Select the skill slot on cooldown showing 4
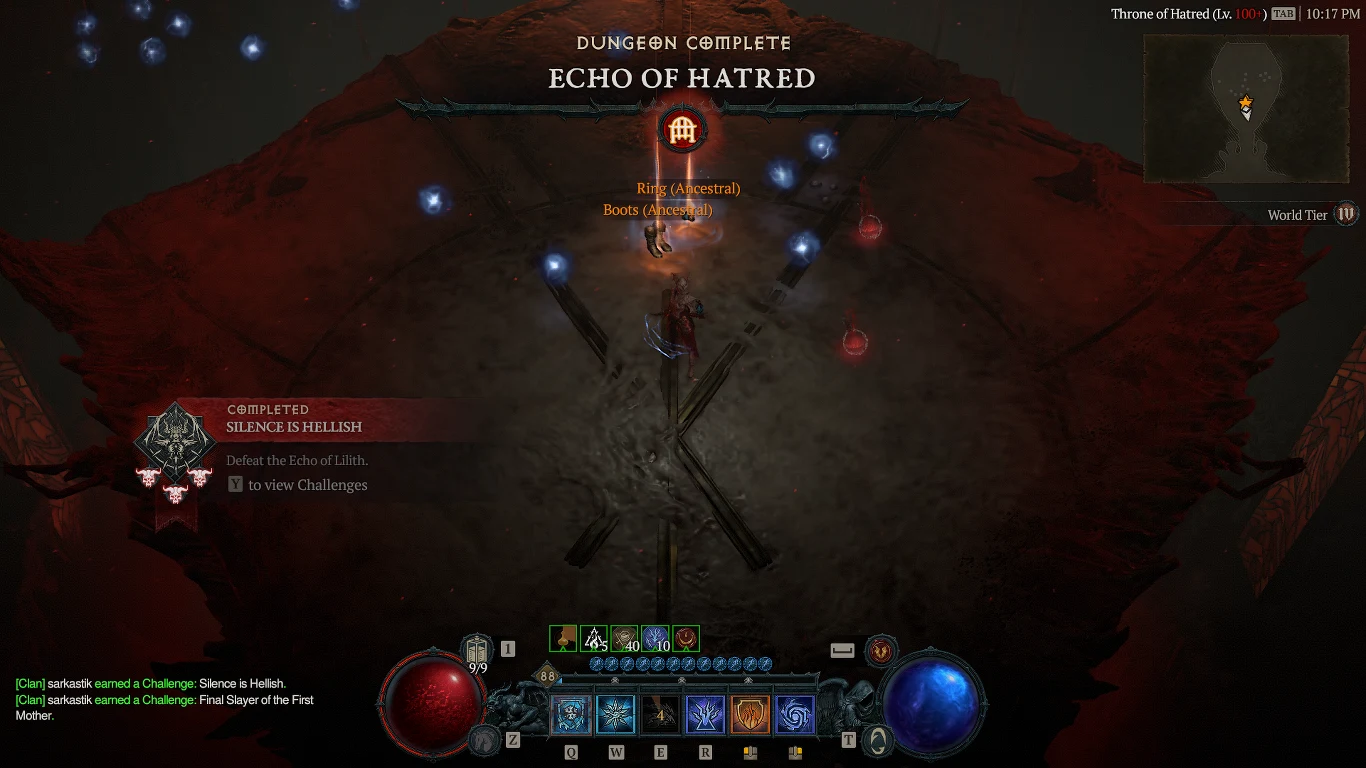 pos(660,715)
